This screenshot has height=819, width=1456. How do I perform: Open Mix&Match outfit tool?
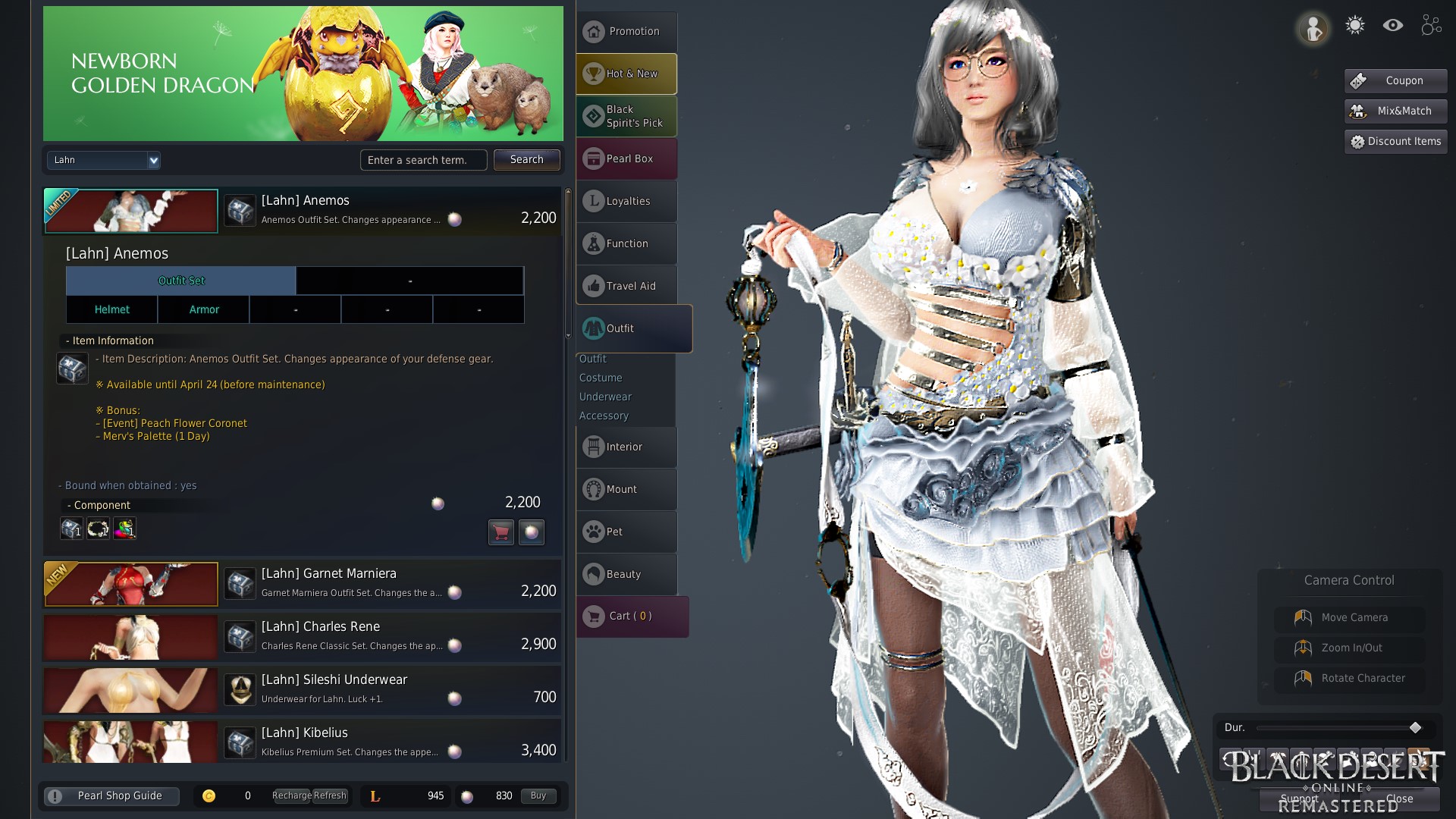click(x=1395, y=111)
